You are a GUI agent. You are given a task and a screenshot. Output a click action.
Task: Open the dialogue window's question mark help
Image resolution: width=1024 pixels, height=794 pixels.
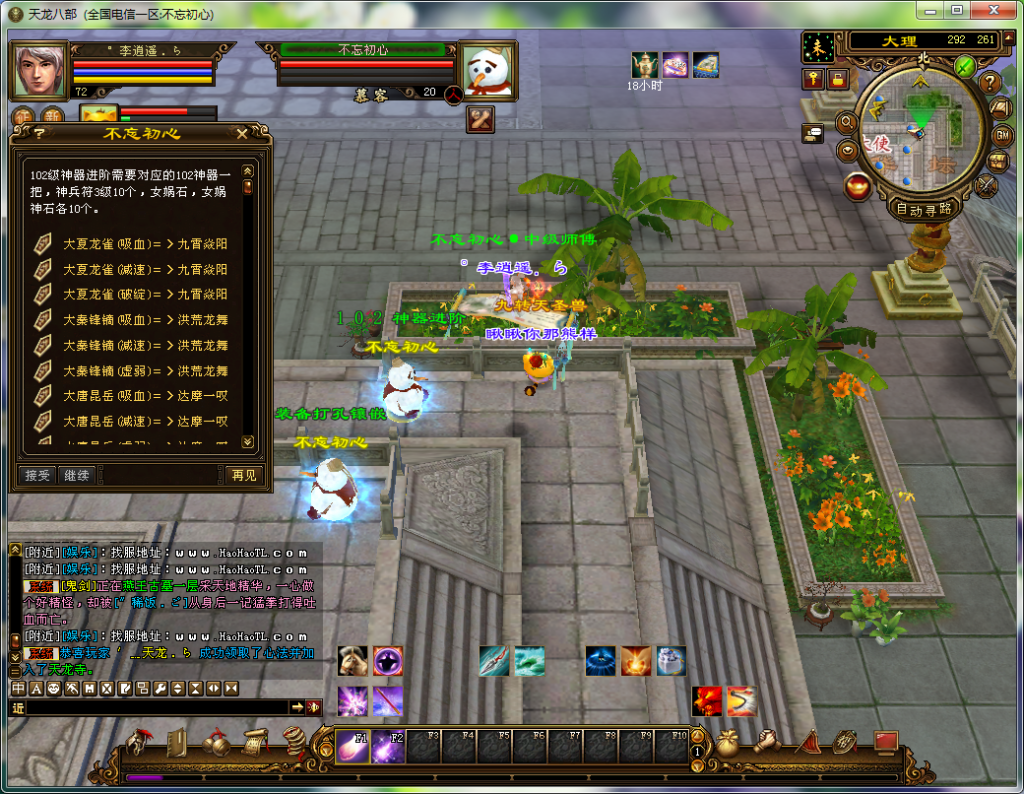coord(39,133)
